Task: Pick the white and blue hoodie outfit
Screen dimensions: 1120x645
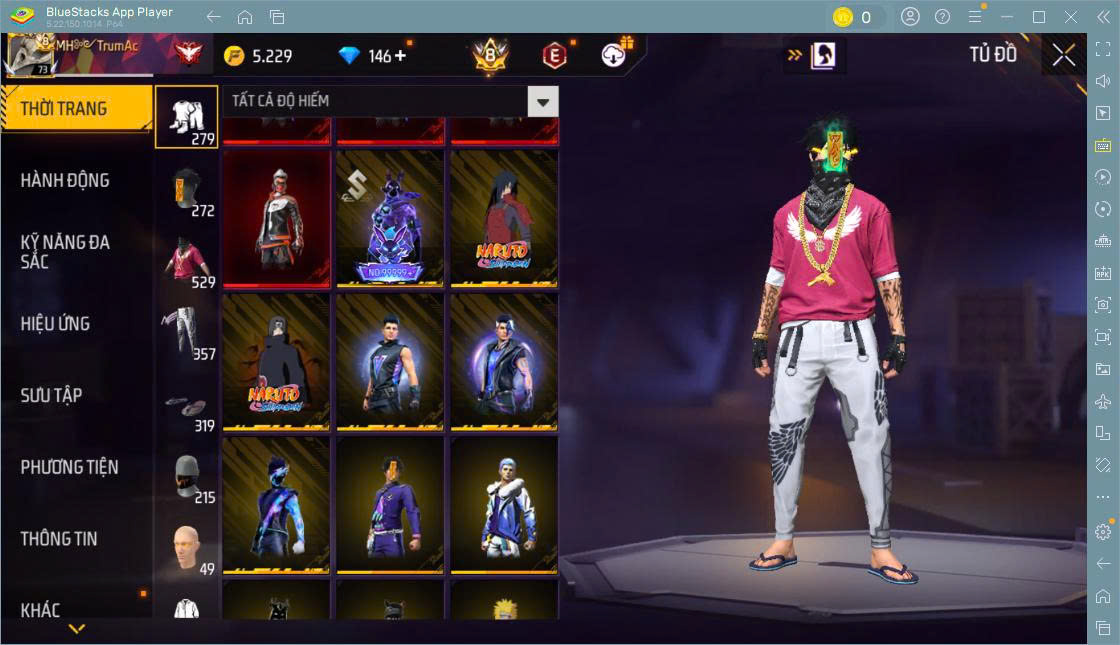Action: point(504,505)
